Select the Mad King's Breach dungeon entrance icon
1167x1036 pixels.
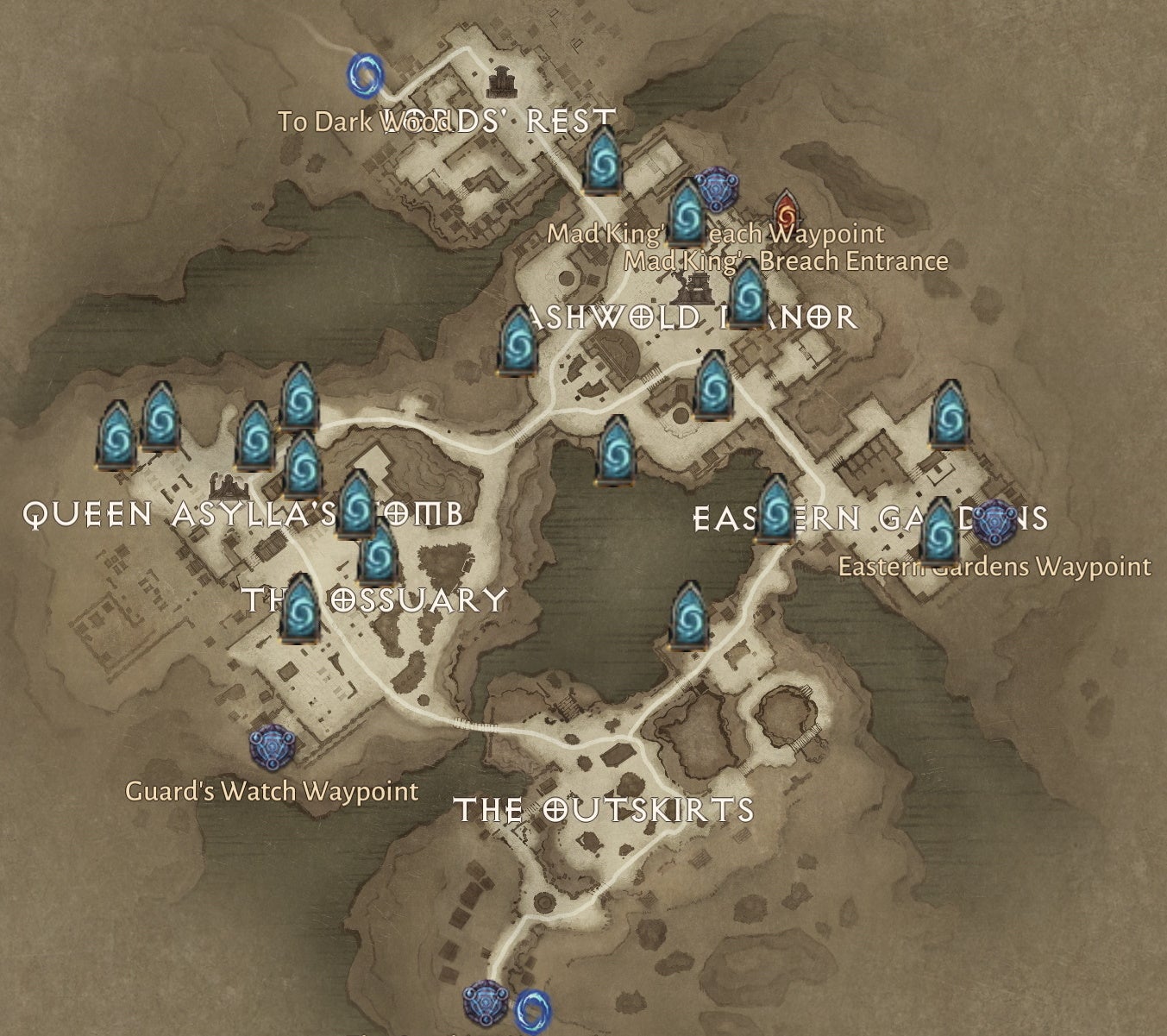pos(786,213)
